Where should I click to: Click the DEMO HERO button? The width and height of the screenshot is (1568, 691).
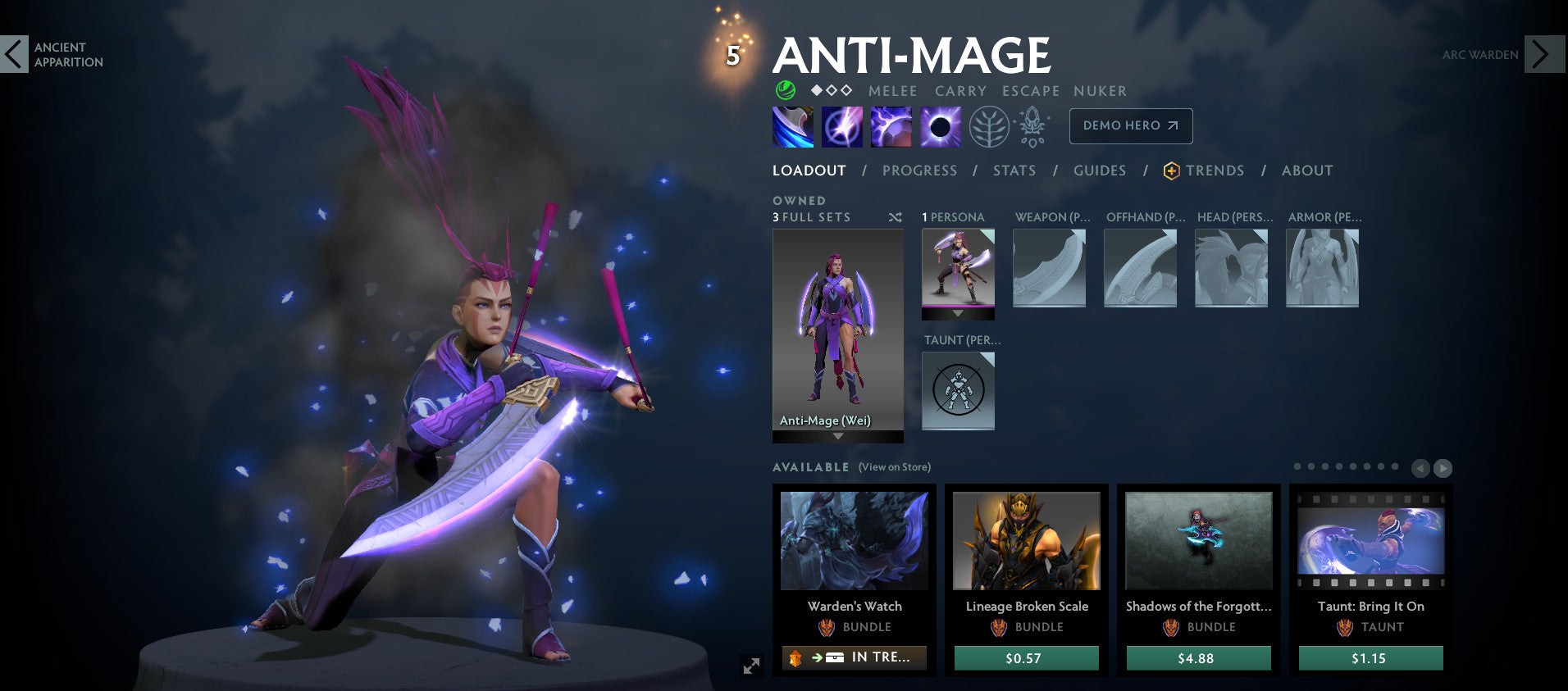click(1130, 125)
